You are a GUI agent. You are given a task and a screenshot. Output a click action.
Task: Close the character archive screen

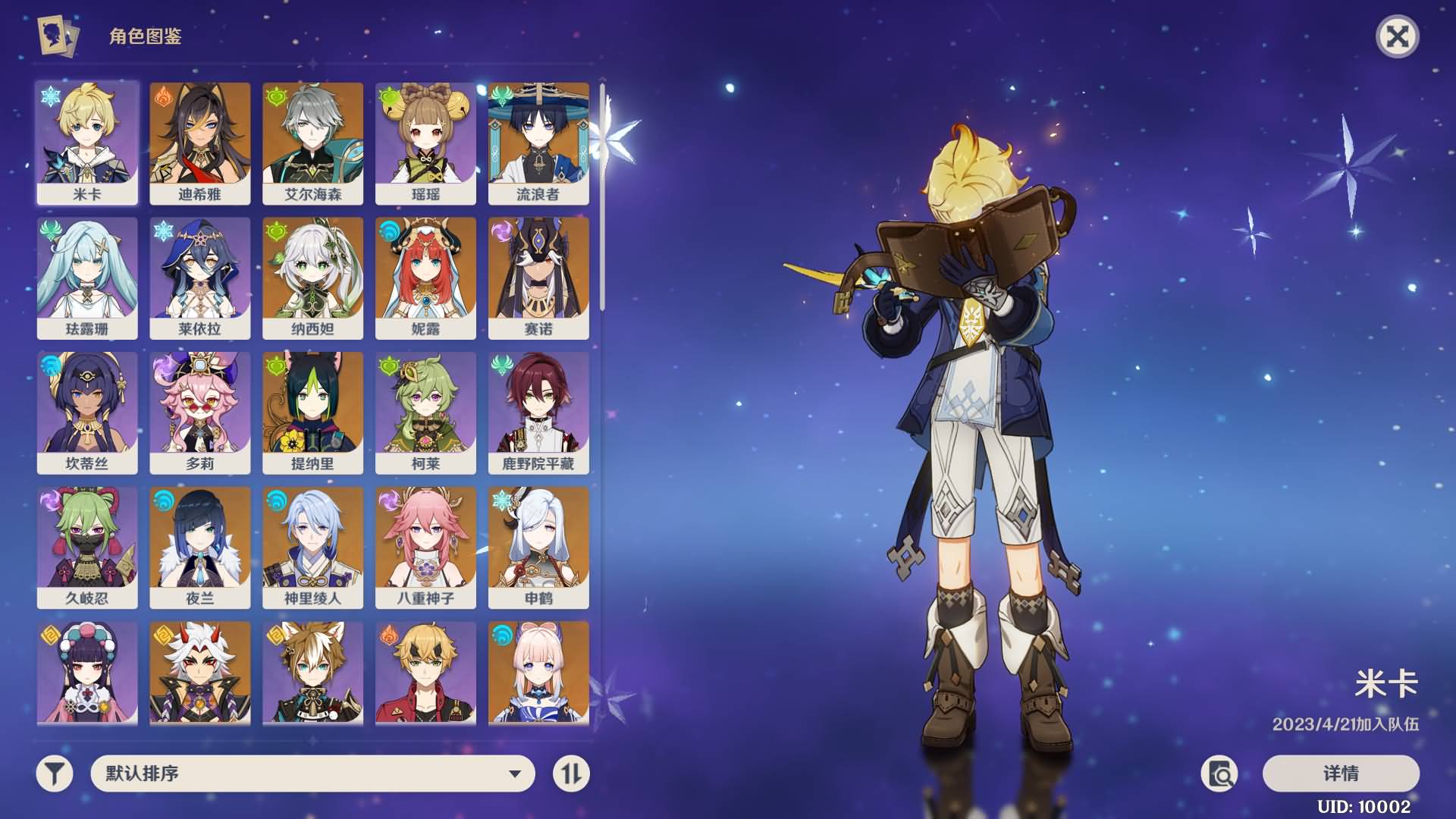[x=1397, y=36]
